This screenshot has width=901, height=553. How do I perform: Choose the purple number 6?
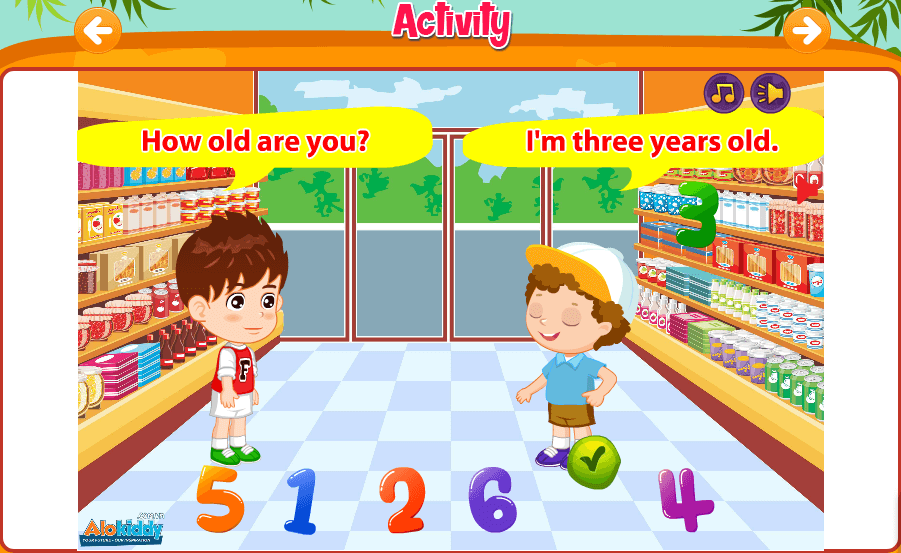(x=492, y=499)
